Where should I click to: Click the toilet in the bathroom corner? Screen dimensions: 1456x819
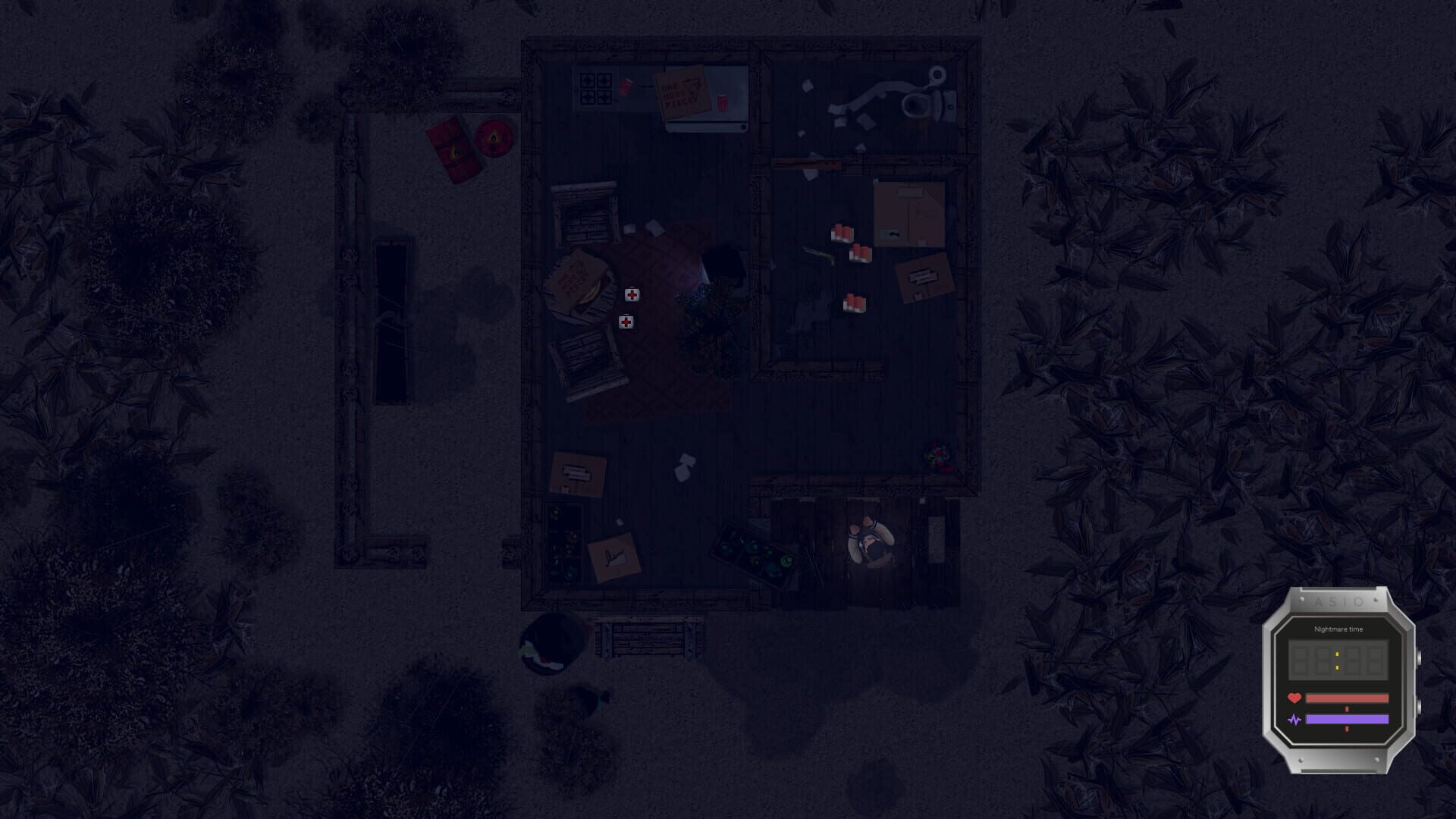click(x=915, y=104)
